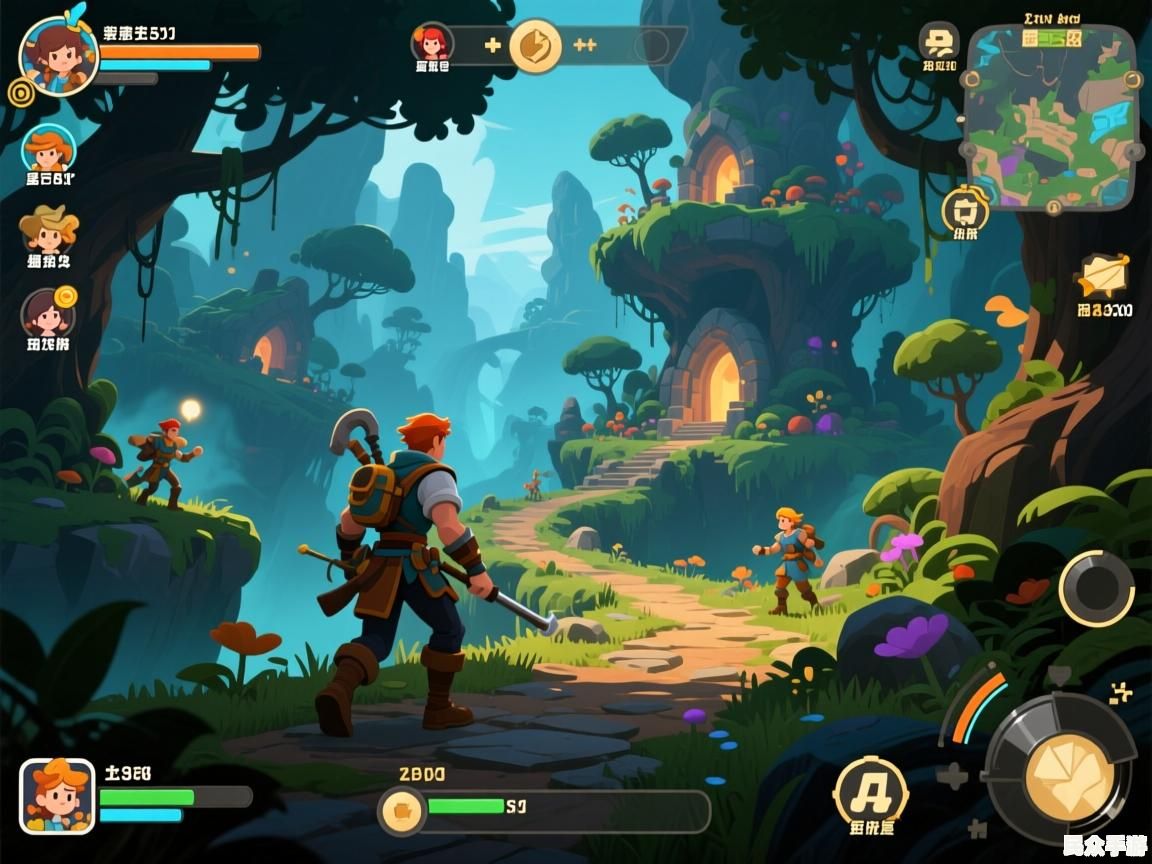Open the minimap in the corner
1152x864 pixels.
(x=1051, y=116)
